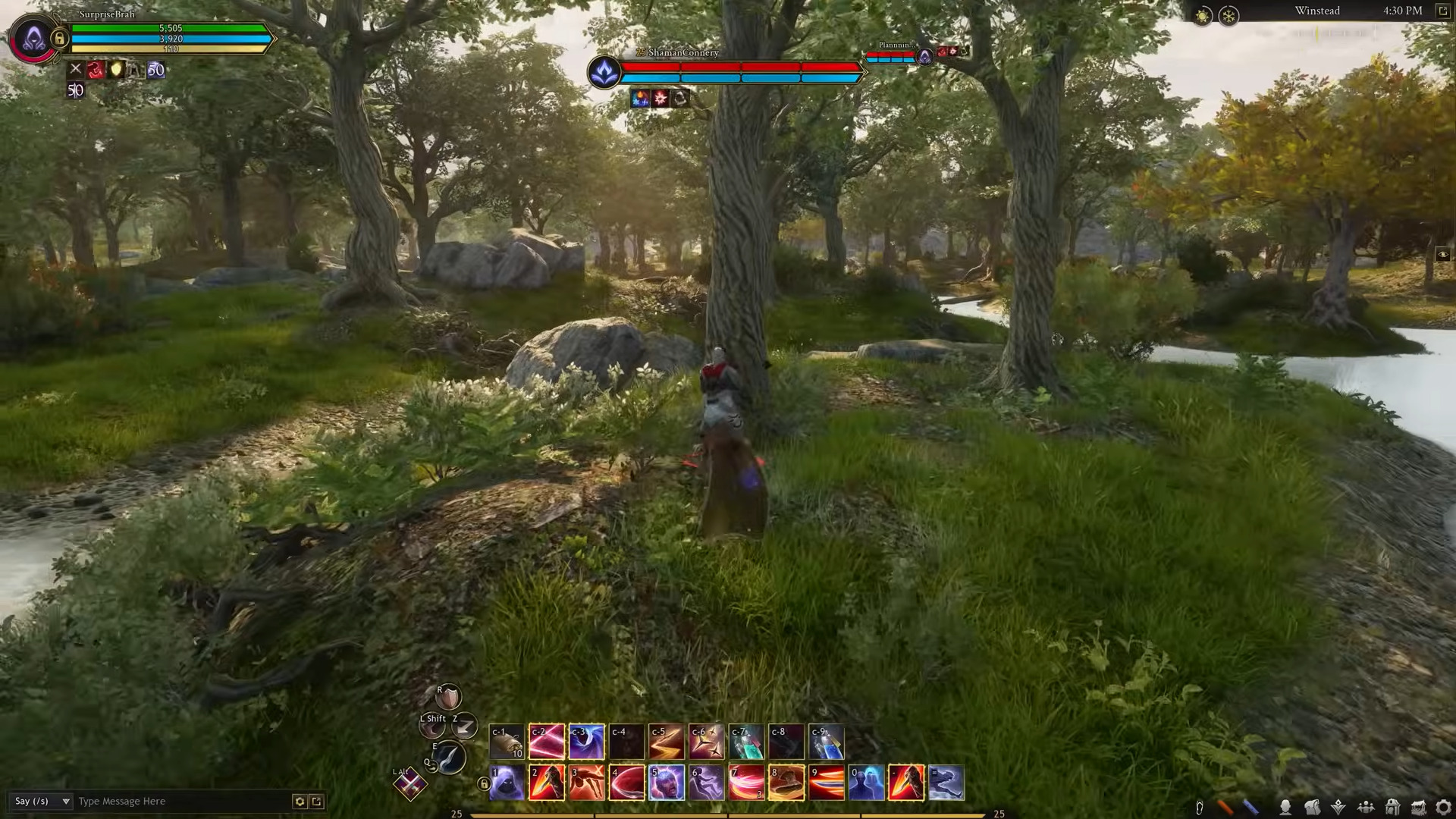
Task: Open the group finder people icon
Action: (1367, 806)
